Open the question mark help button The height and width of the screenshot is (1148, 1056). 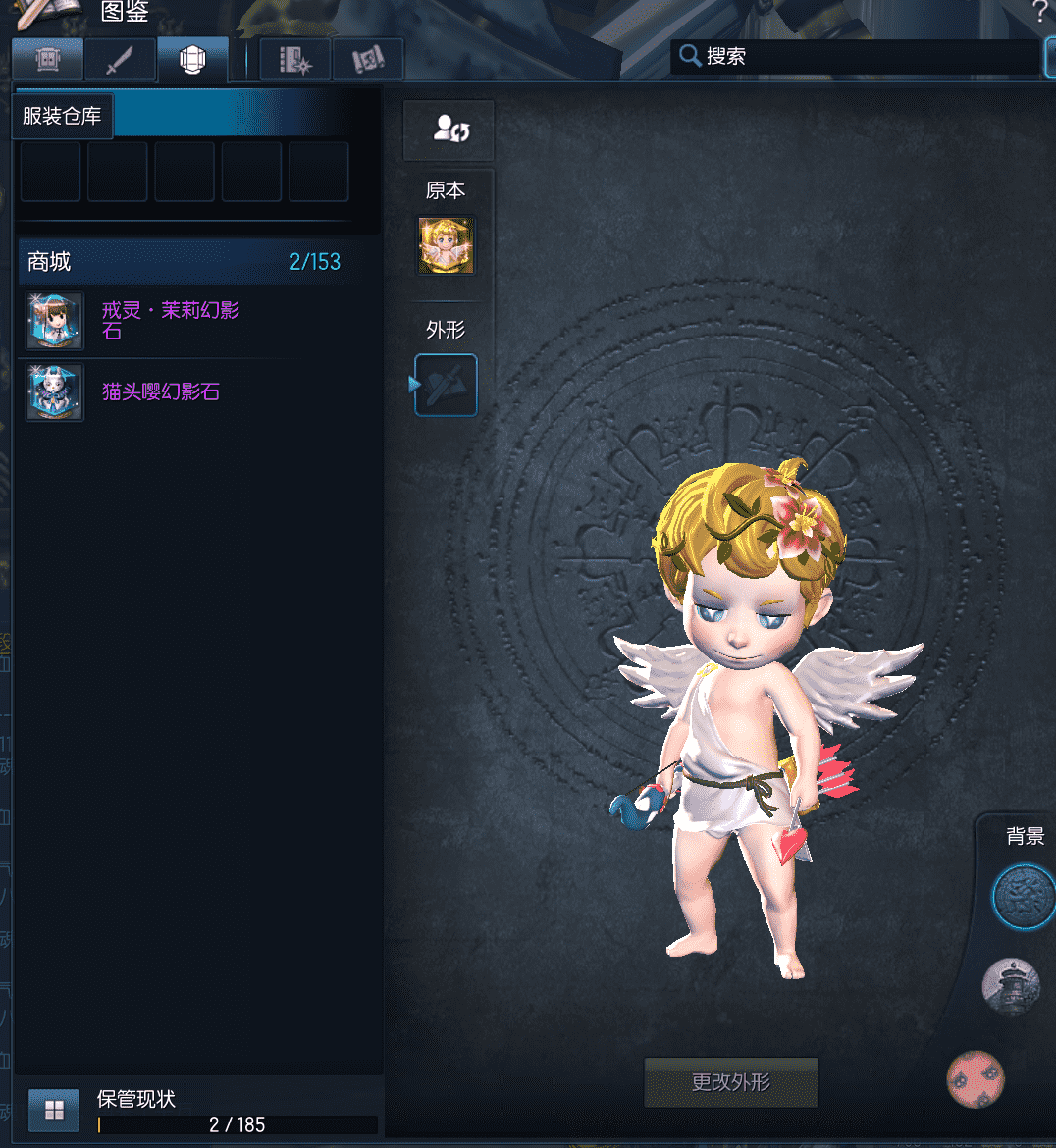click(1040, 12)
